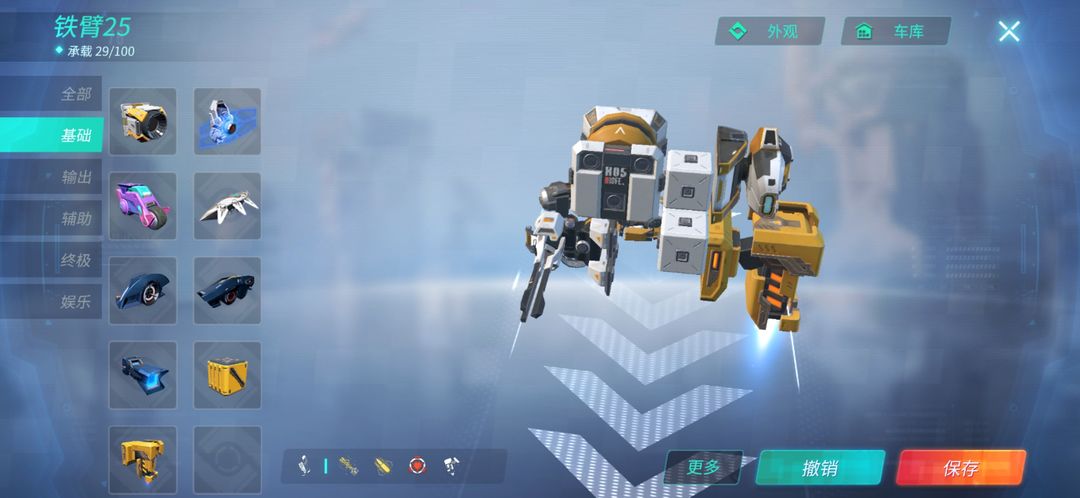
Task: Show more options with 更多
Action: coord(704,467)
